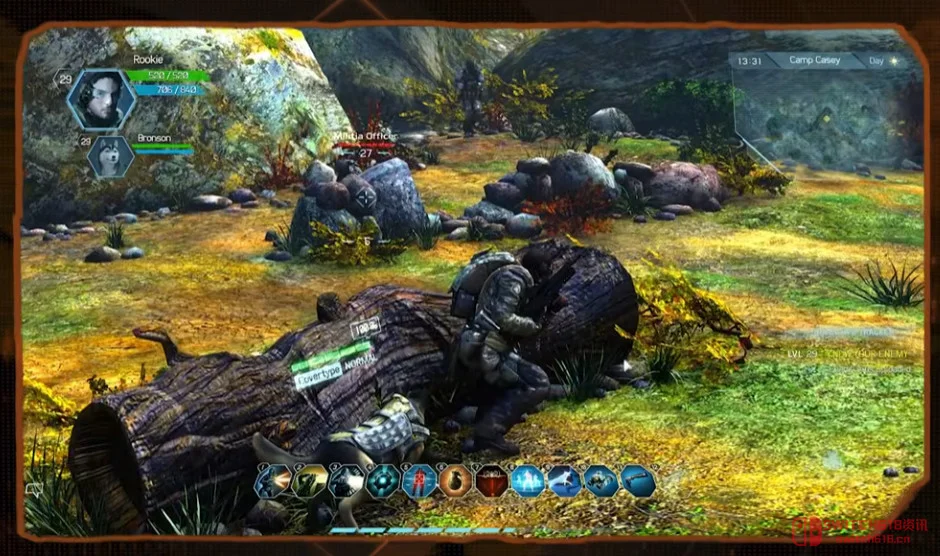Click the chat icon in the corner
This screenshot has width=940, height=556.
[x=35, y=489]
